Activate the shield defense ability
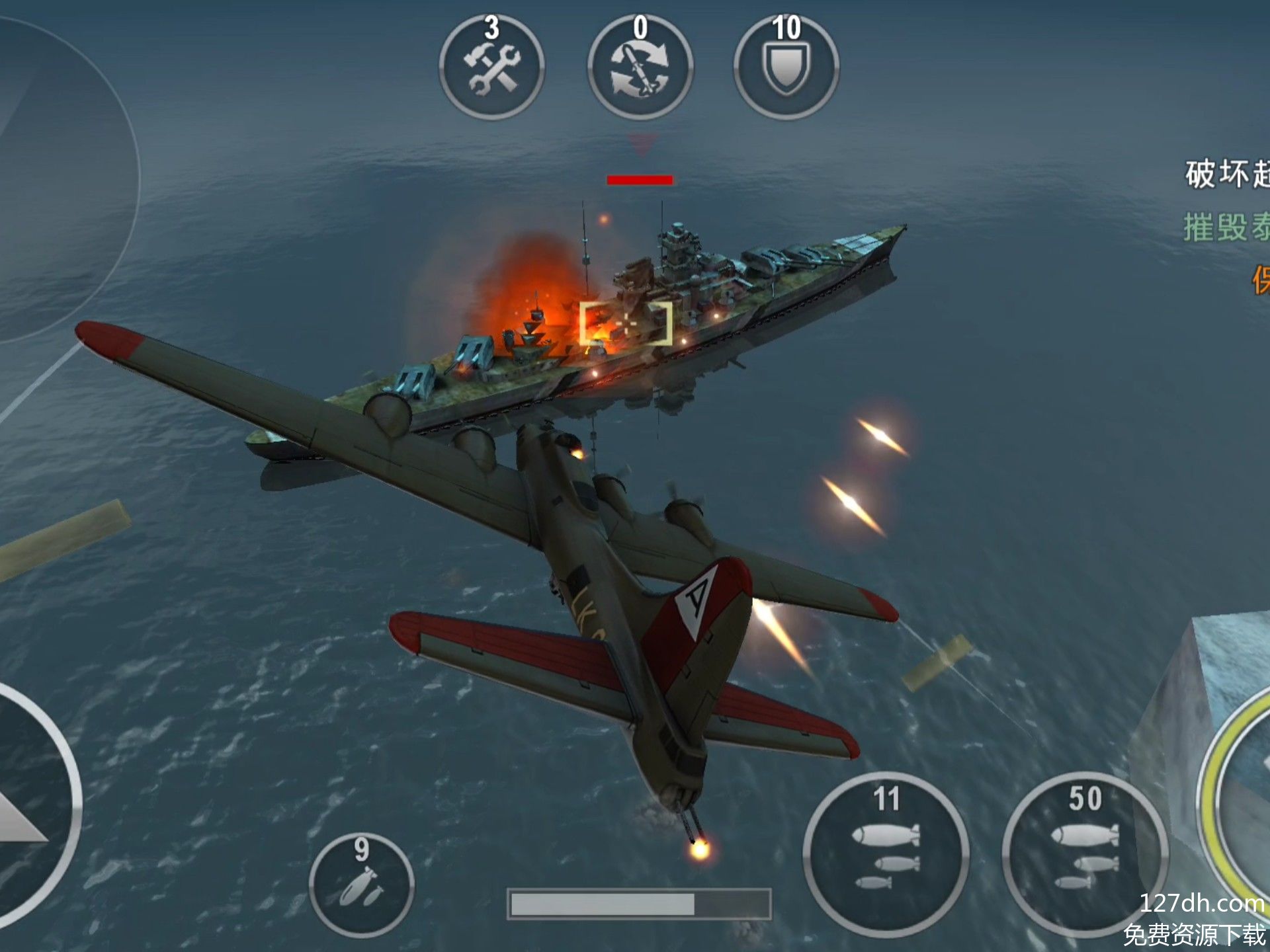Viewport: 1270px width, 952px height. coord(786,67)
